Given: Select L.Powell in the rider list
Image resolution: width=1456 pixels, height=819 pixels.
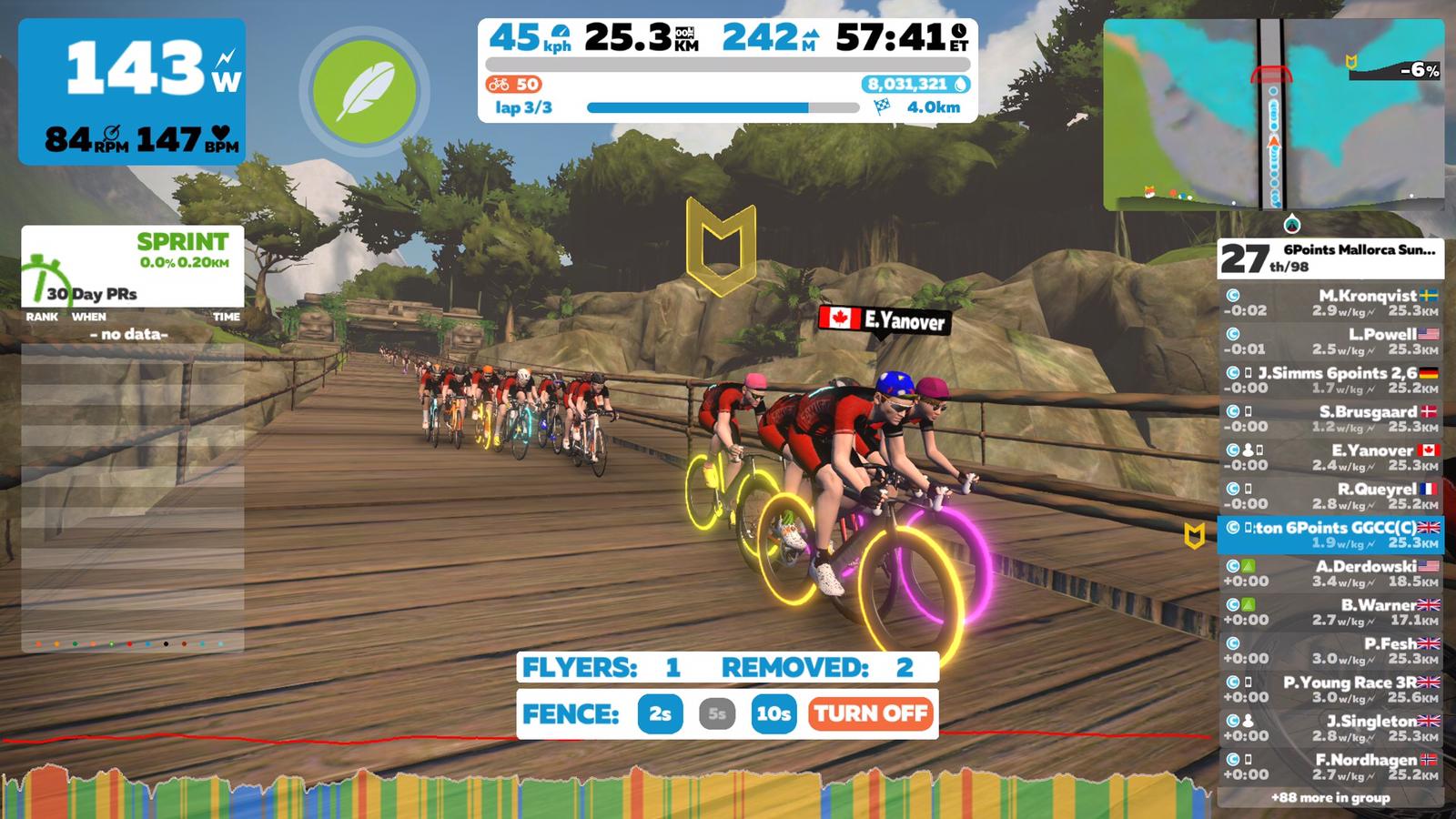Looking at the screenshot, I should coord(1330,341).
